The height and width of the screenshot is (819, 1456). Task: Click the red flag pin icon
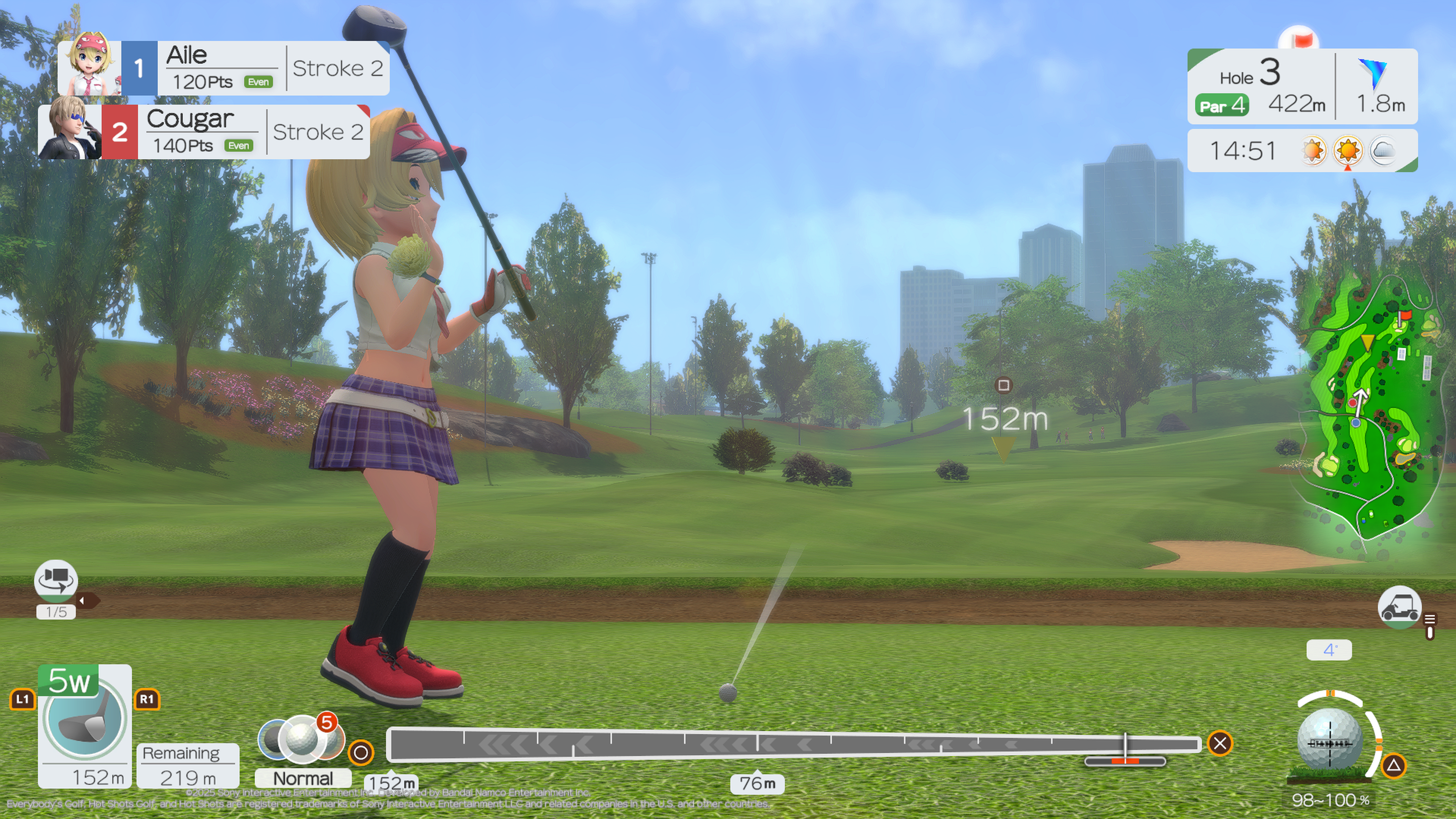coord(1298,40)
